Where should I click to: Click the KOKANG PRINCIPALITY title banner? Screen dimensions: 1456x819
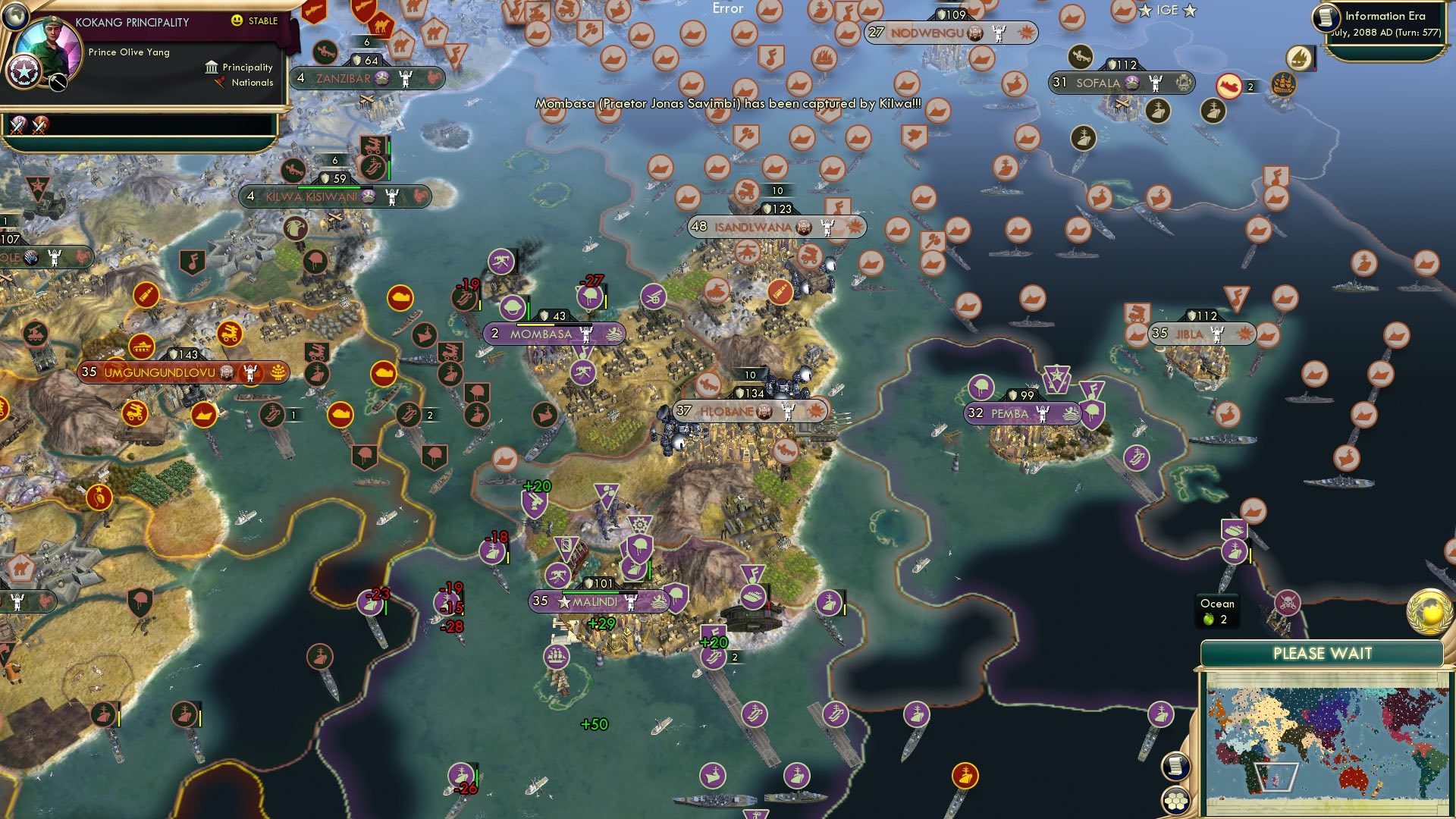pos(133,23)
